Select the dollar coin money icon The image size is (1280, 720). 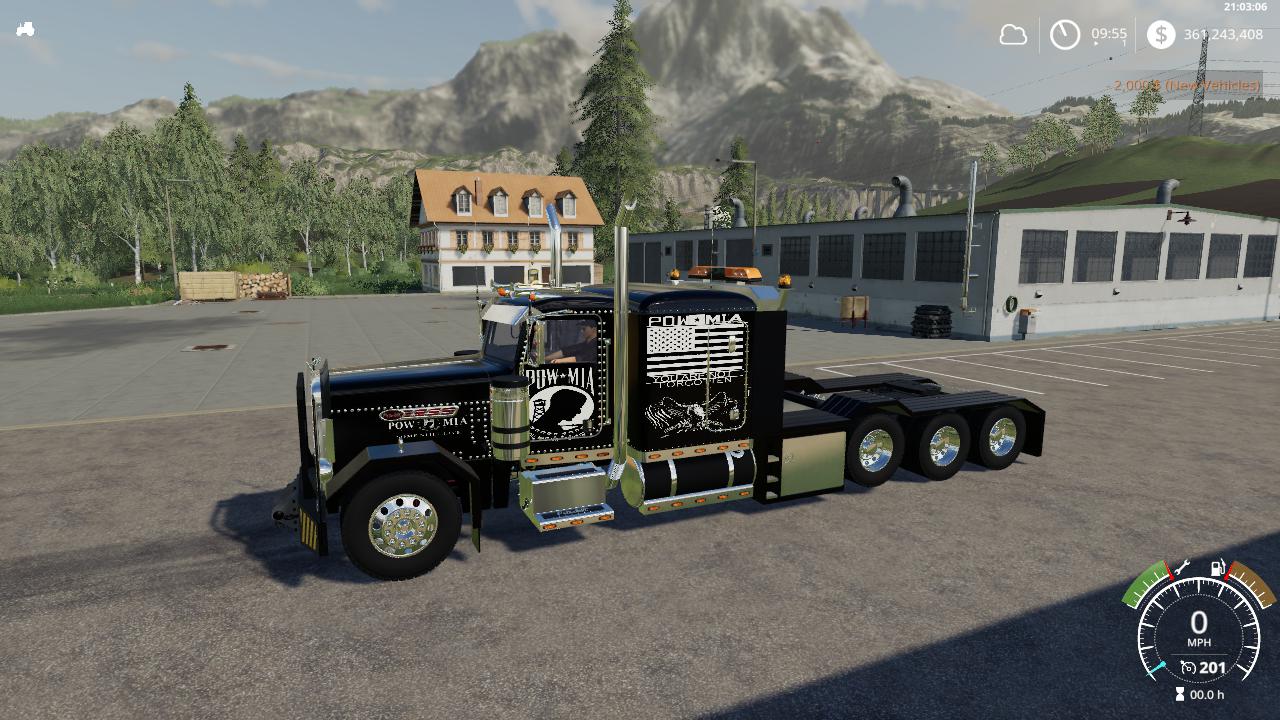pyautogui.click(x=1160, y=35)
